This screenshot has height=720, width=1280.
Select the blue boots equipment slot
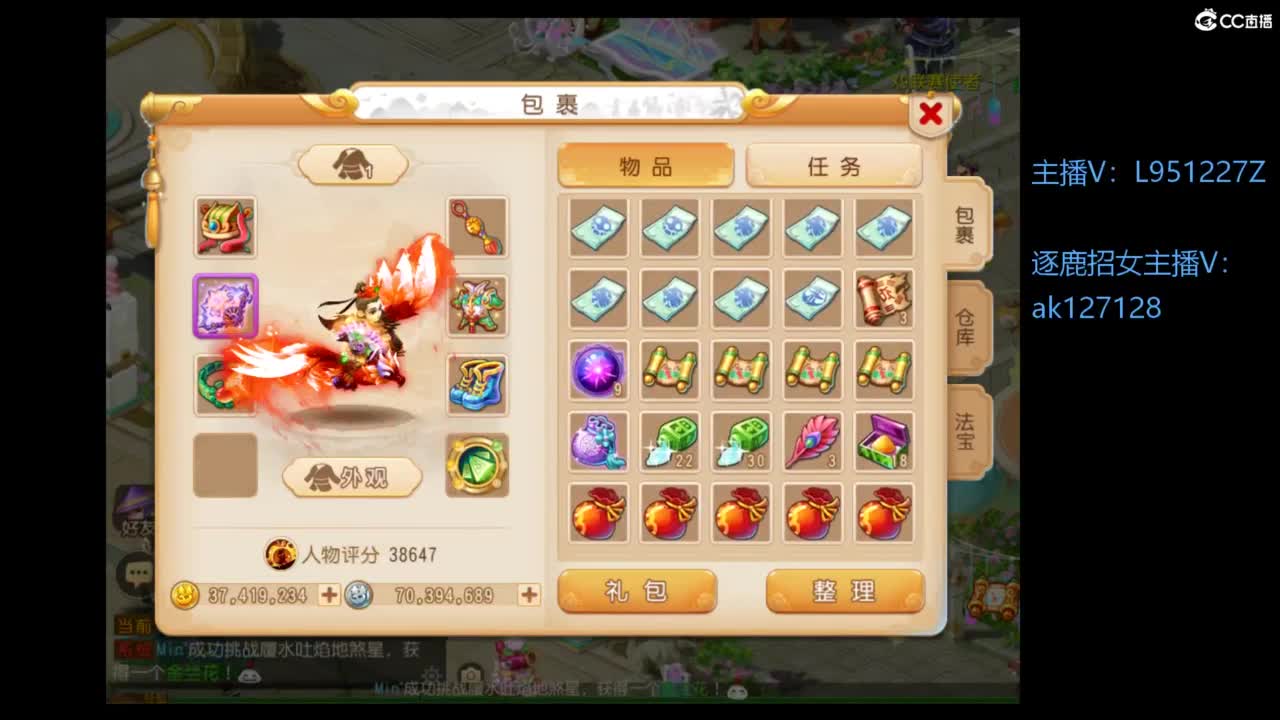(478, 388)
